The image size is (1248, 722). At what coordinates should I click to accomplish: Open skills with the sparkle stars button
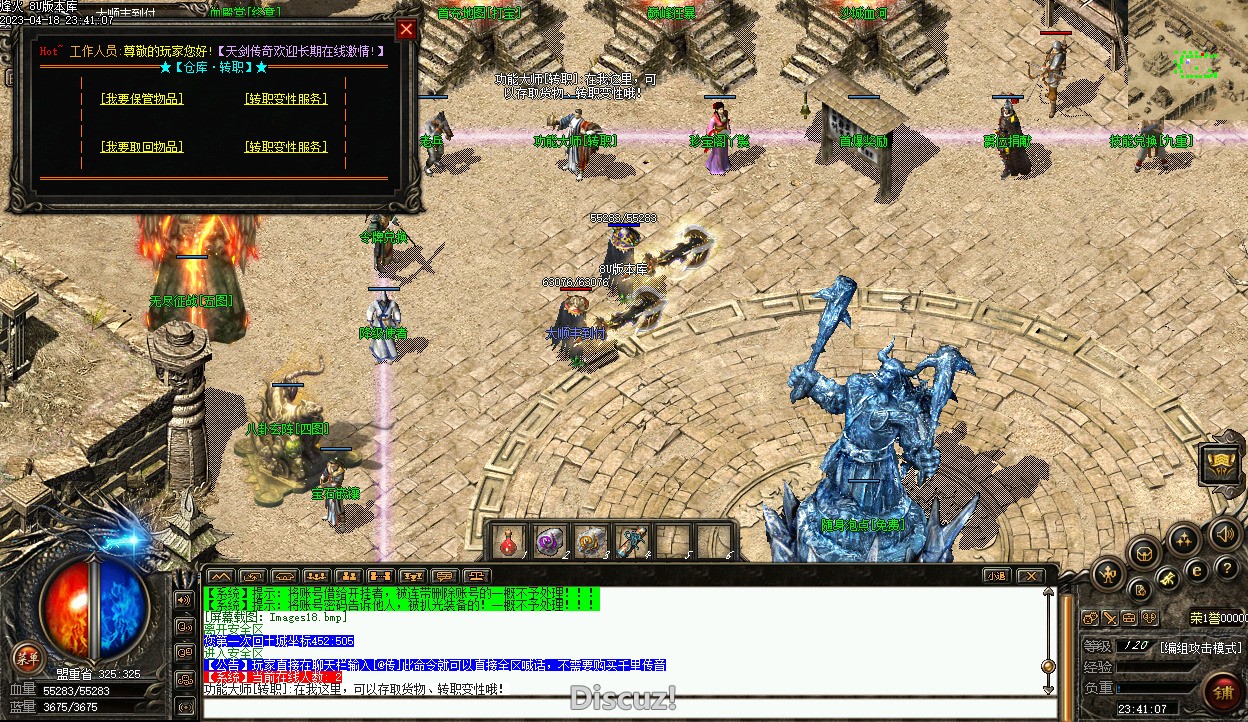tap(1185, 540)
